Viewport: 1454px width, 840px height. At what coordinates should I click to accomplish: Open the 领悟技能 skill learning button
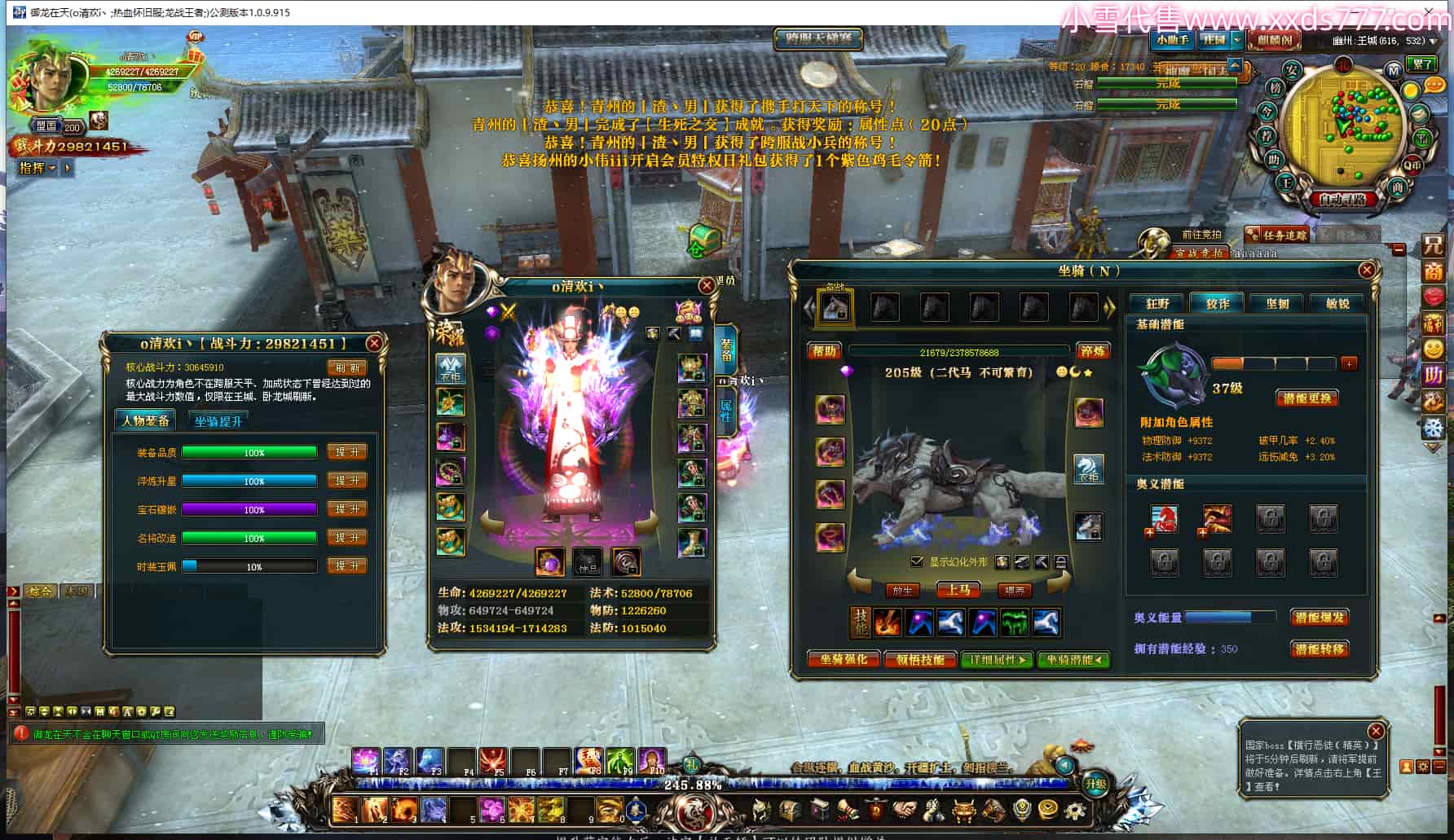pos(920,659)
